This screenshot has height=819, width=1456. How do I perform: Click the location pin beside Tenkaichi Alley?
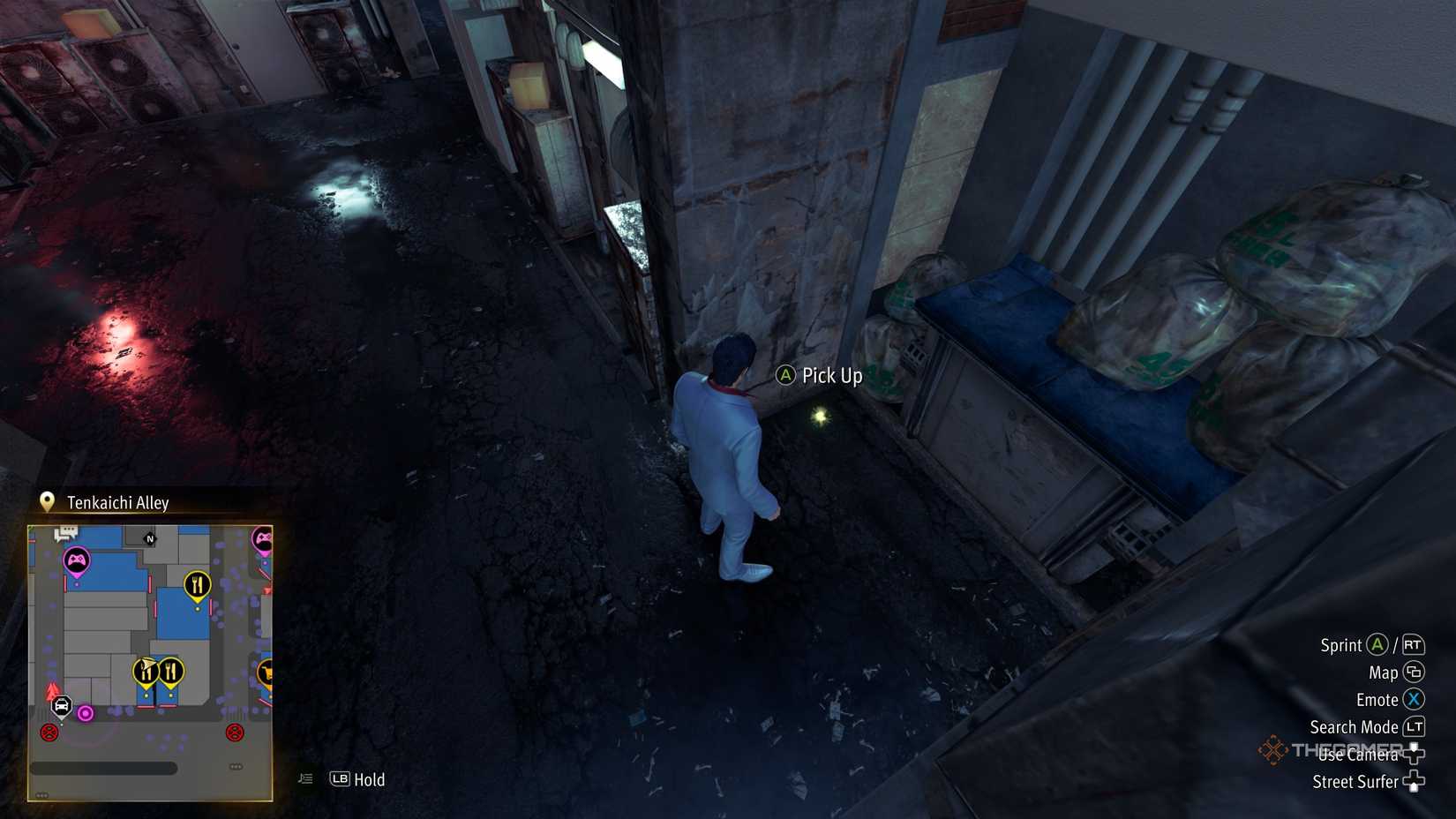[46, 501]
